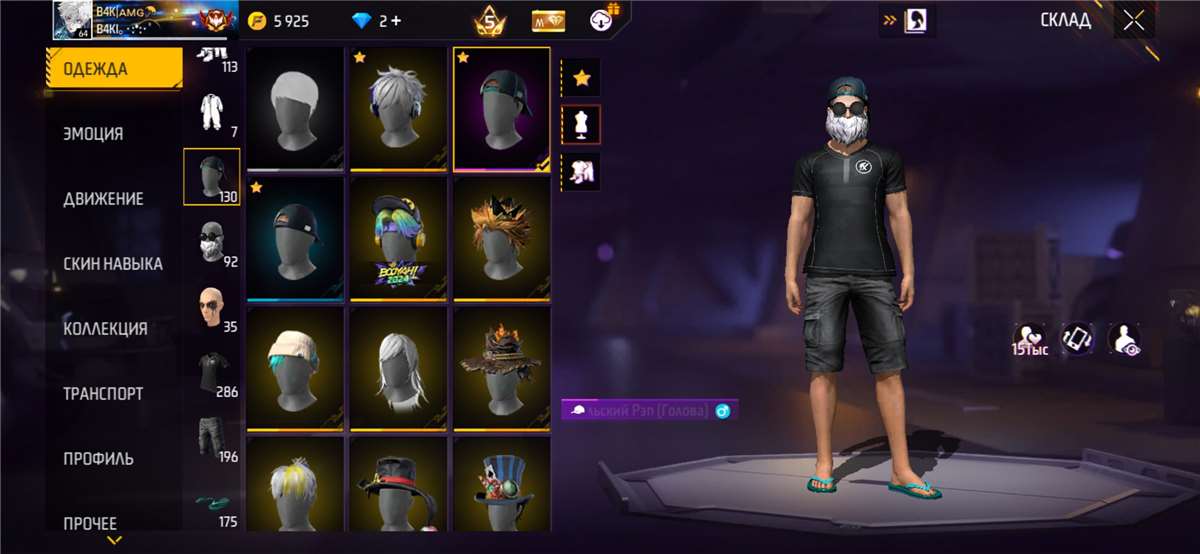Select the ДВИЖЕНИЕ menu entry
The height and width of the screenshot is (554, 1200).
tap(103, 199)
